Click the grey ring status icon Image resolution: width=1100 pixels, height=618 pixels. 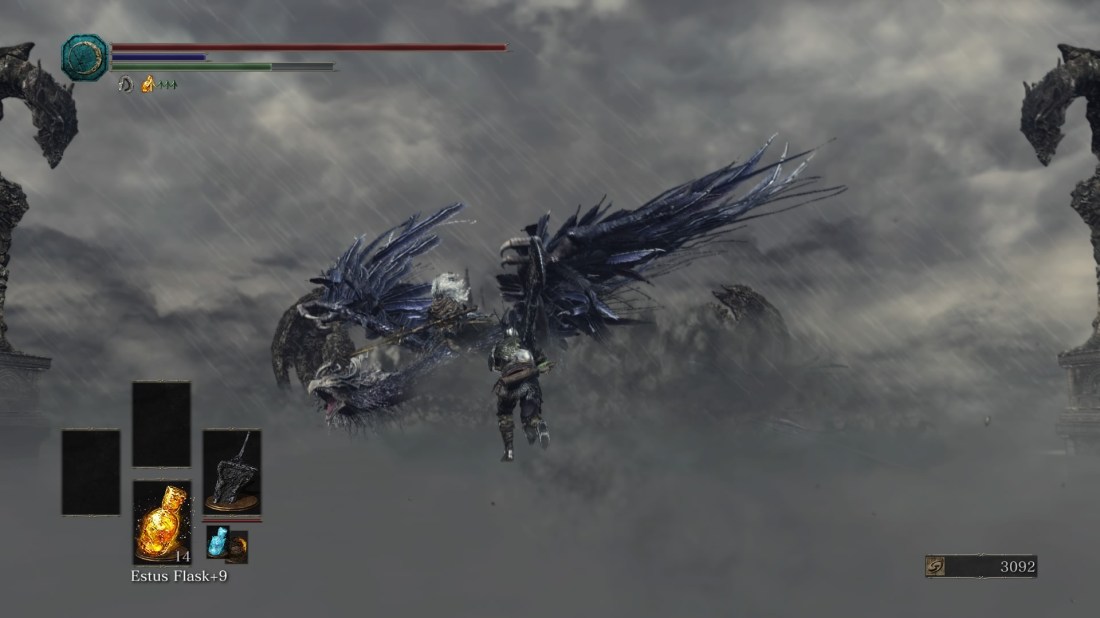point(125,85)
